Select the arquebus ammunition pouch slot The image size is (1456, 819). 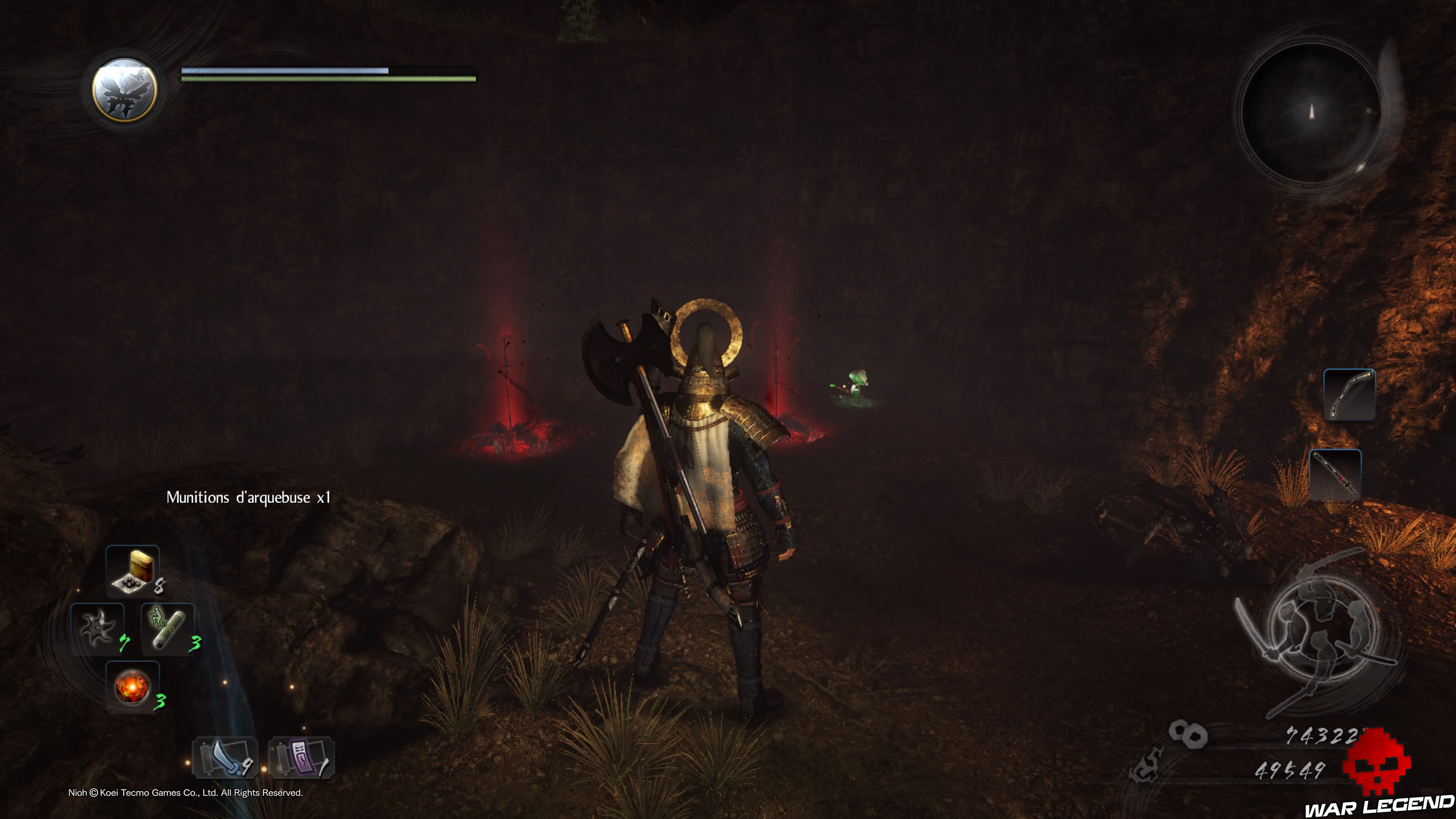tap(133, 571)
